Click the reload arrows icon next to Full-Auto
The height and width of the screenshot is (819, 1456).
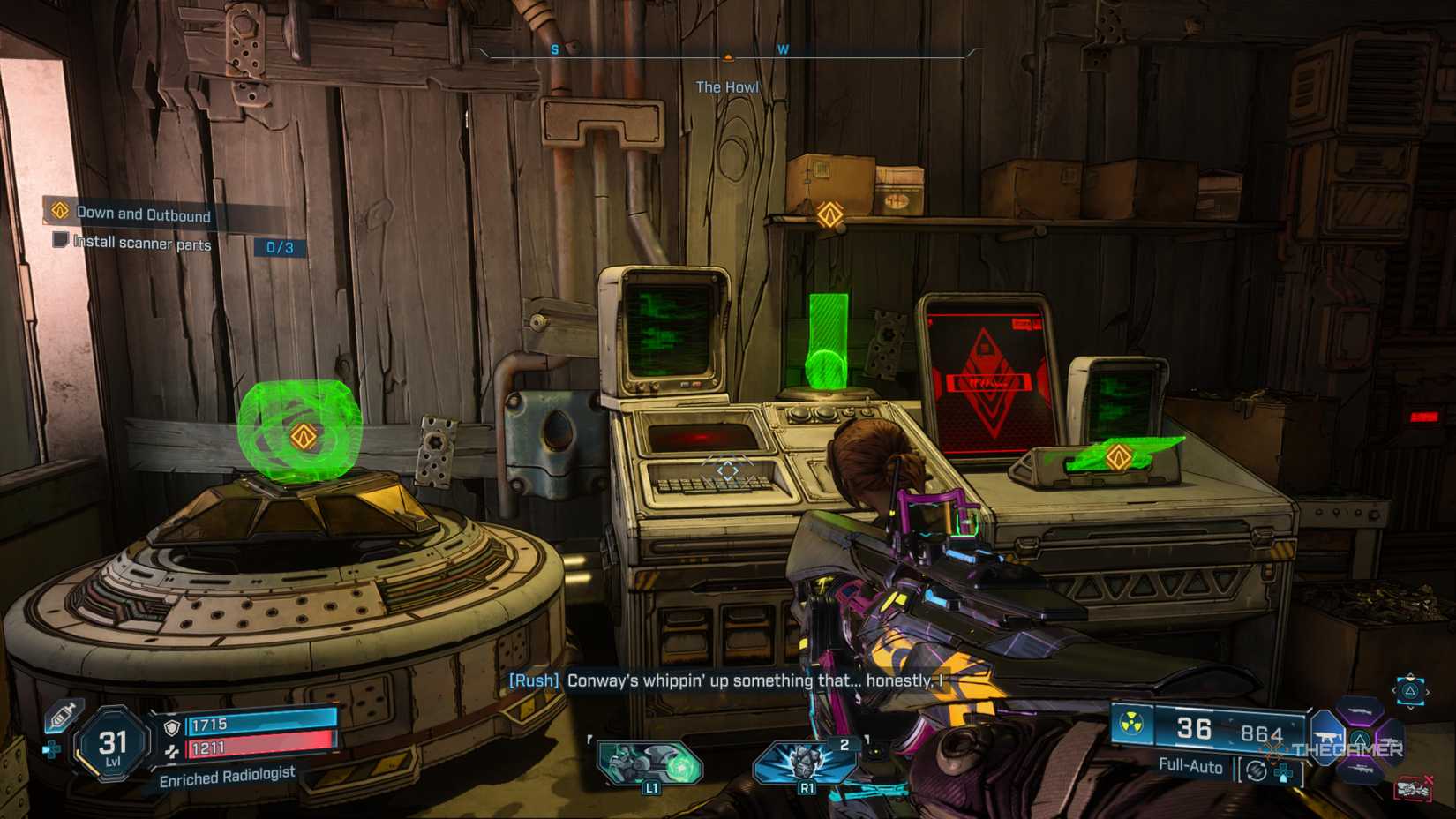pyautogui.click(x=1256, y=770)
